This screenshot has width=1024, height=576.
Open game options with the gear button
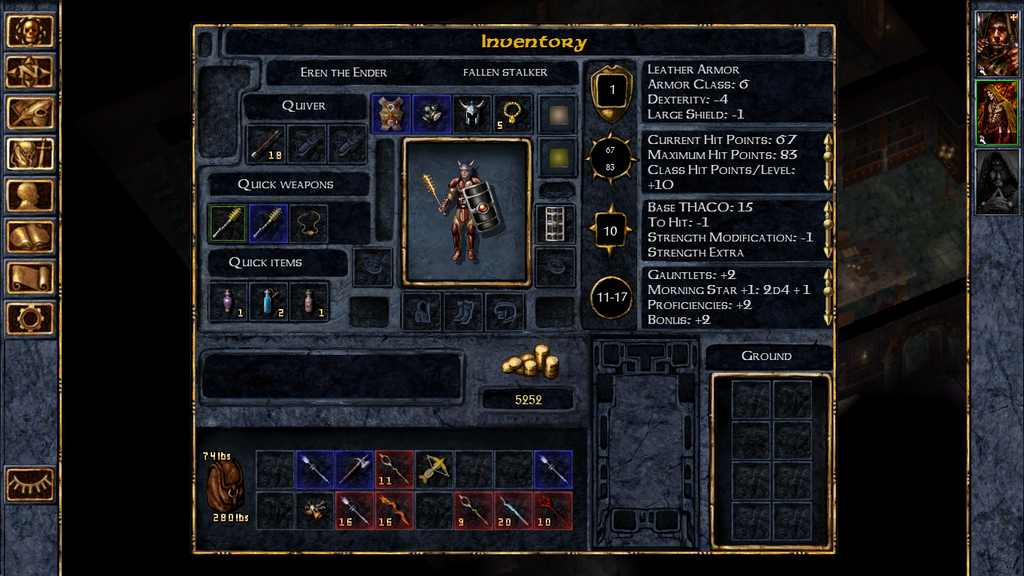(x=30, y=318)
